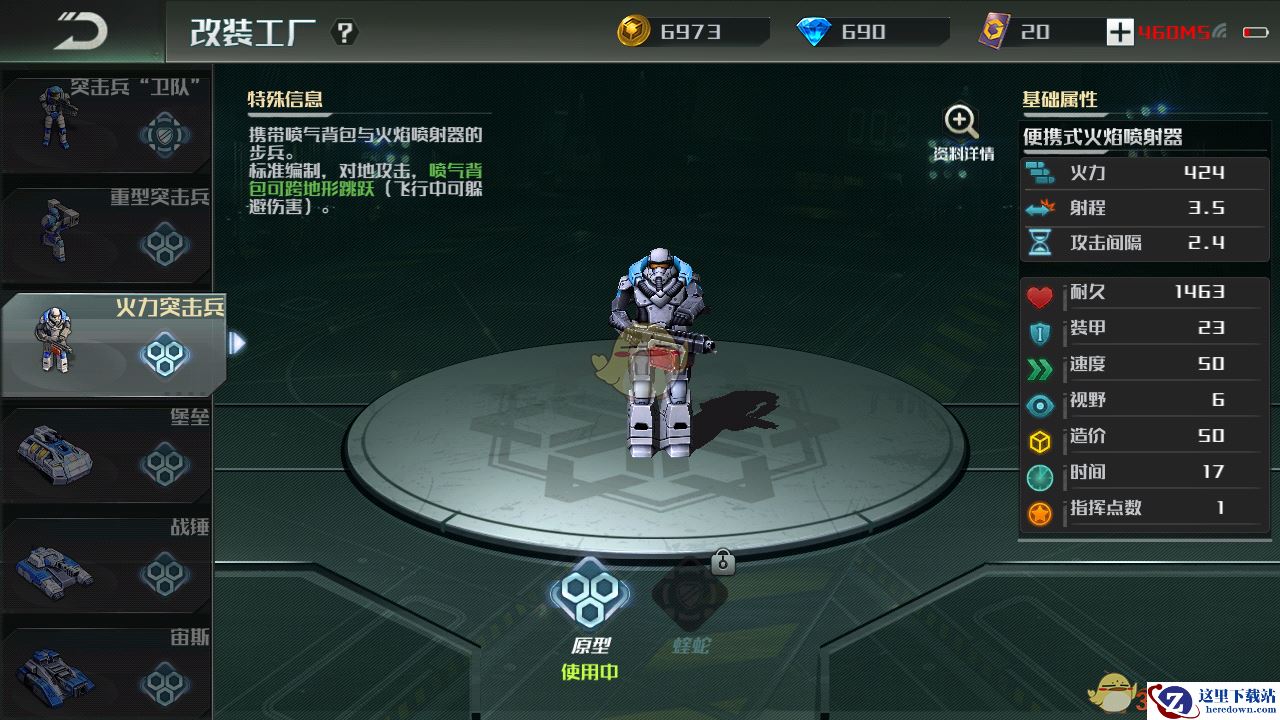Open 资料详情 details magnifier
This screenshot has height=720, width=1280.
962,133
